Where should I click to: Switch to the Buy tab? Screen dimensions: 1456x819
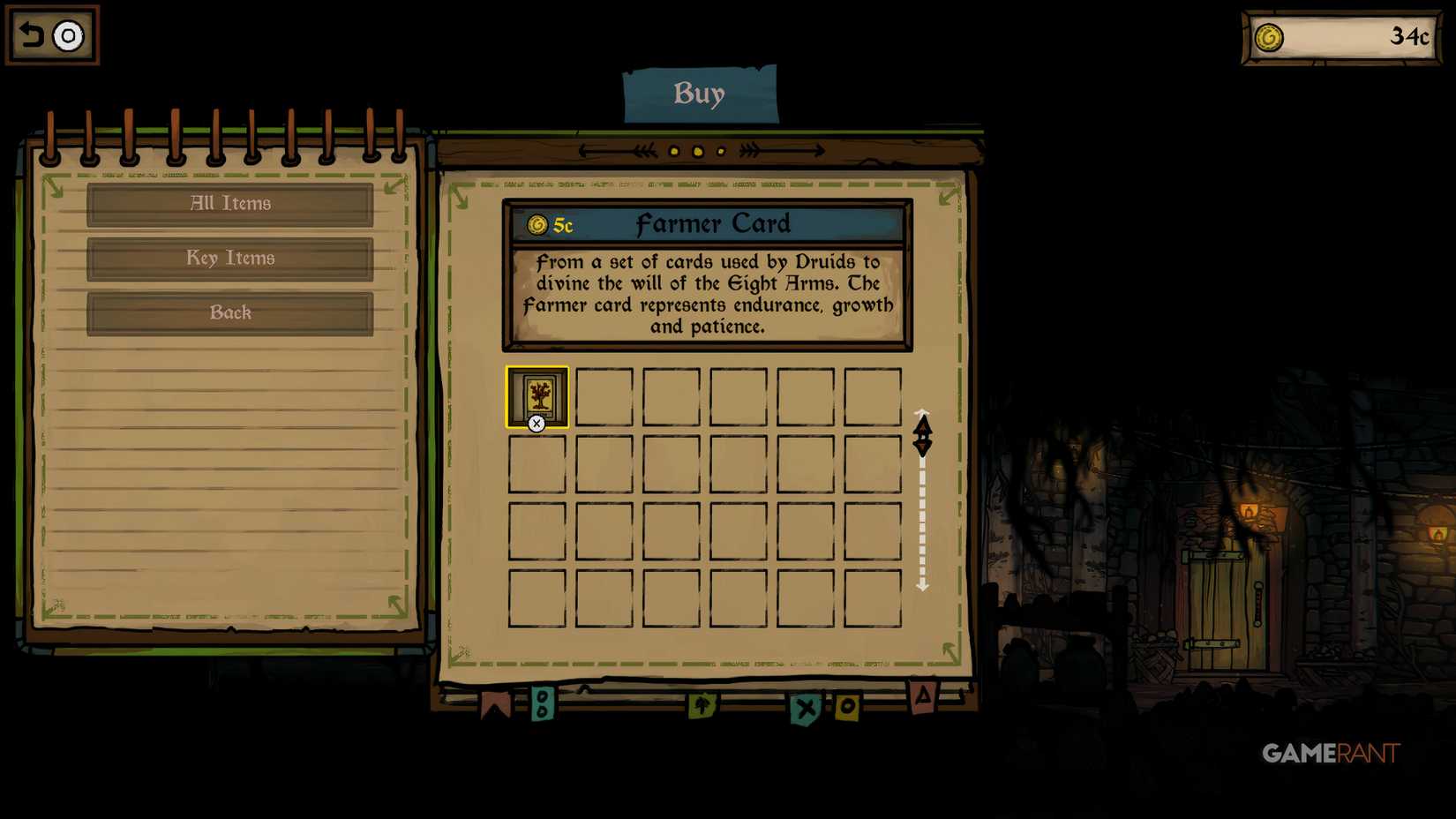[x=701, y=92]
